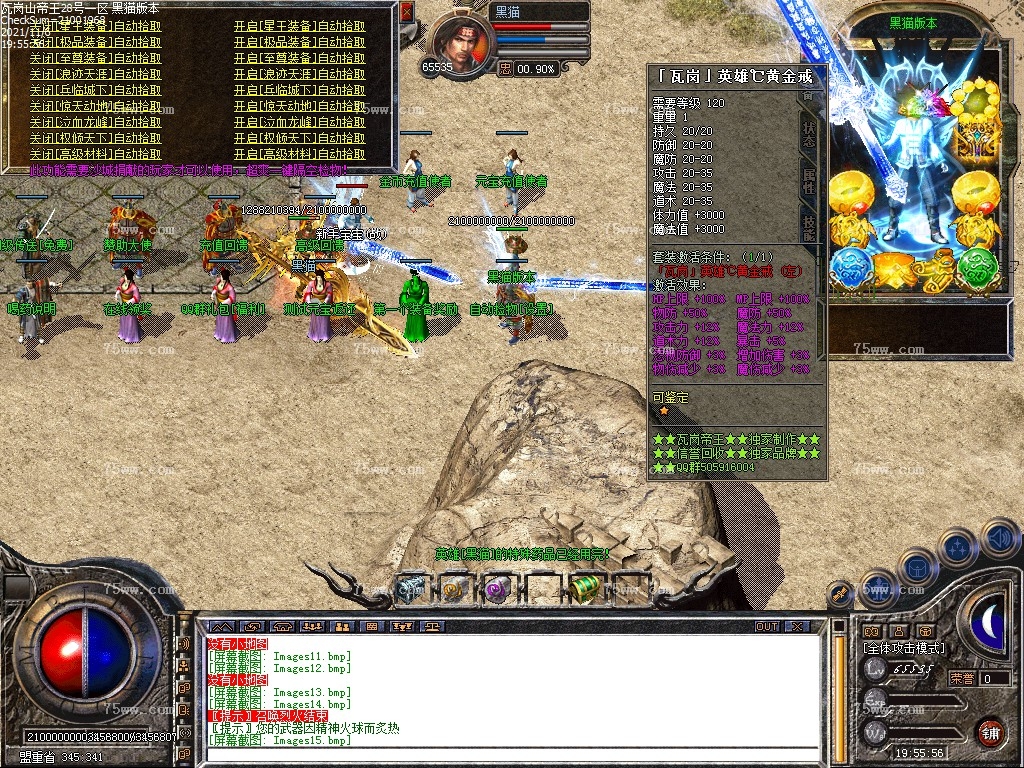Enable auto-pickup for 浪迹天涯 items
The image size is (1024, 768).
point(299,74)
